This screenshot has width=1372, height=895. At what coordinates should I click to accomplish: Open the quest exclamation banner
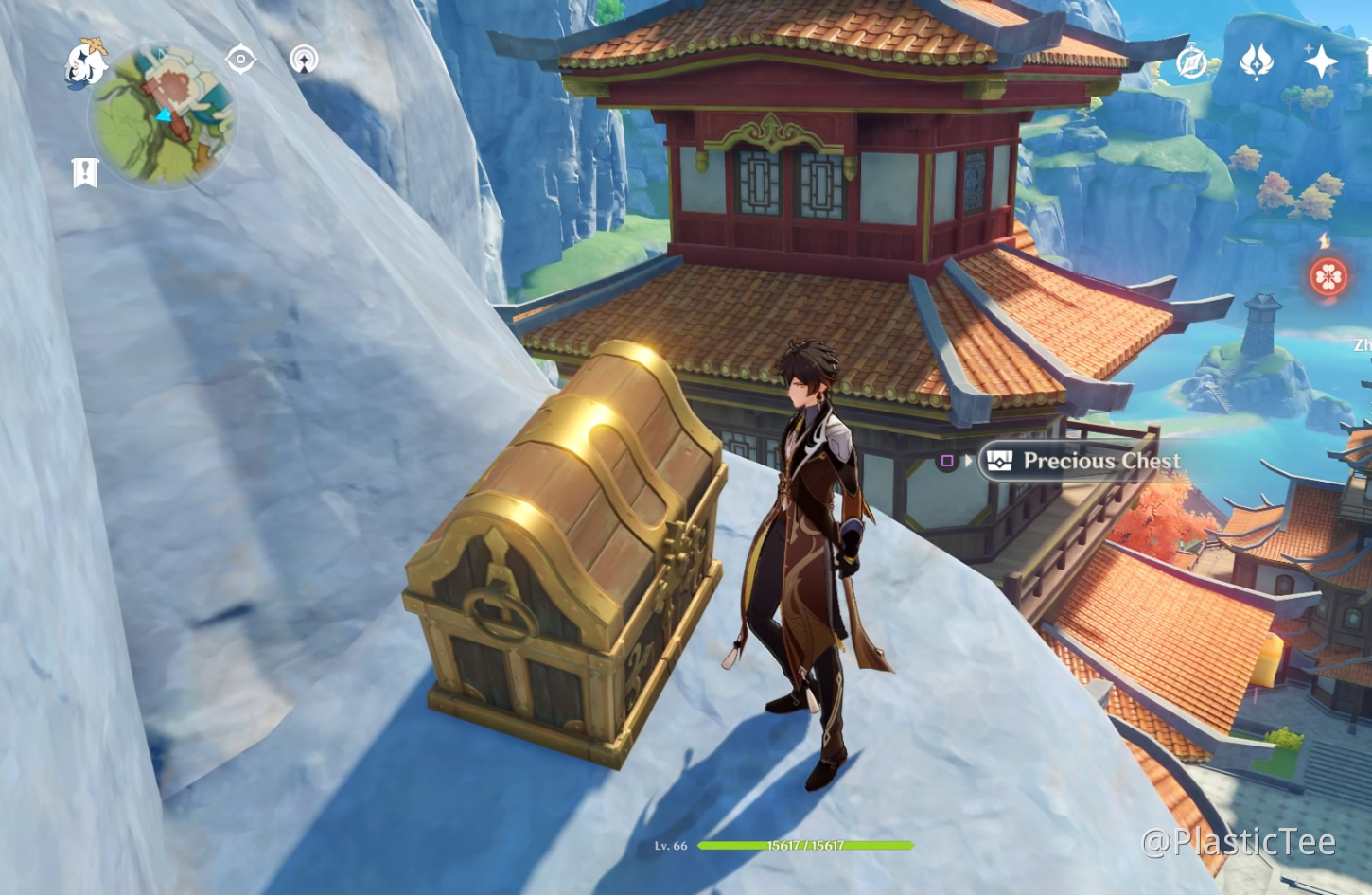pos(86,171)
